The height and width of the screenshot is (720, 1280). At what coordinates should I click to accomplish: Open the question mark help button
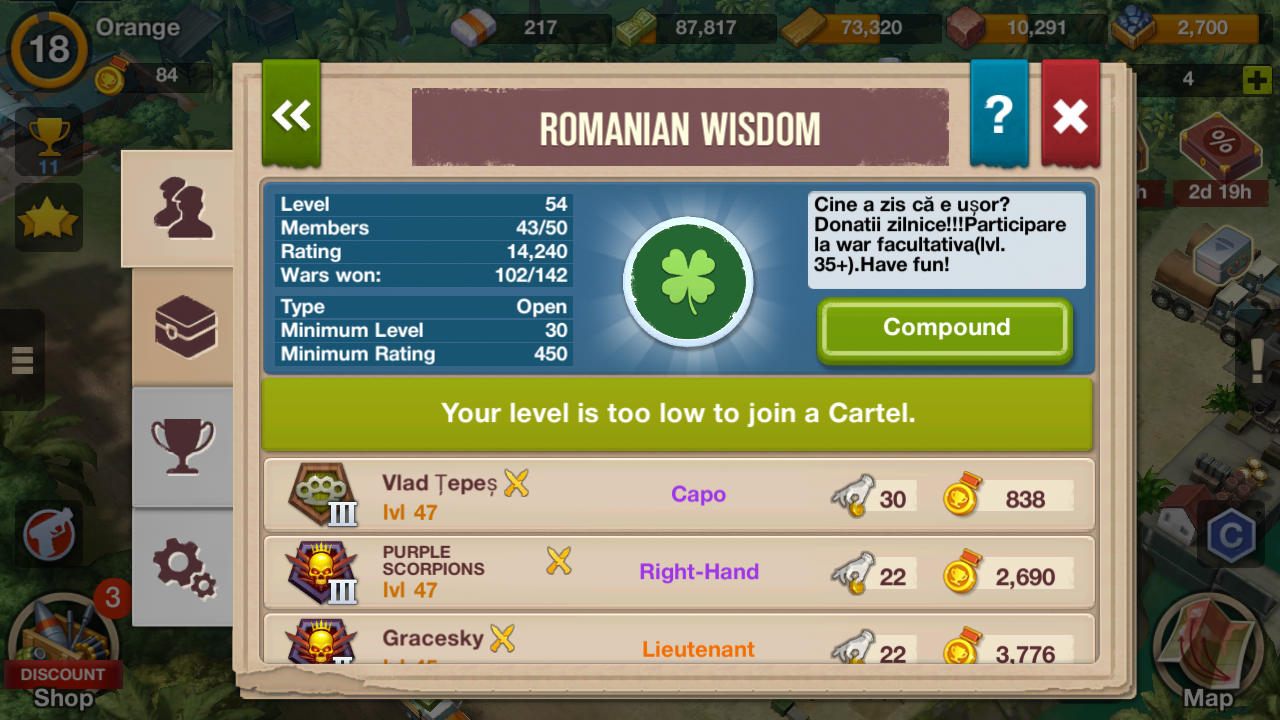998,115
